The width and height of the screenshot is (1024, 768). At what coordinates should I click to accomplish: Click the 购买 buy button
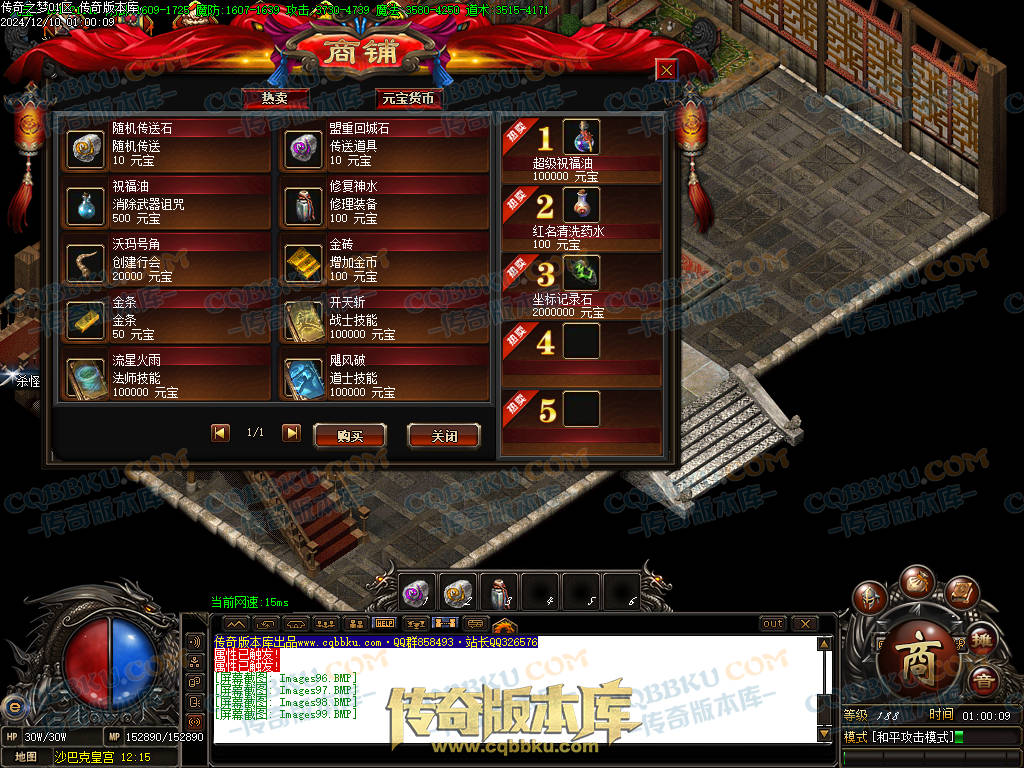(x=349, y=436)
